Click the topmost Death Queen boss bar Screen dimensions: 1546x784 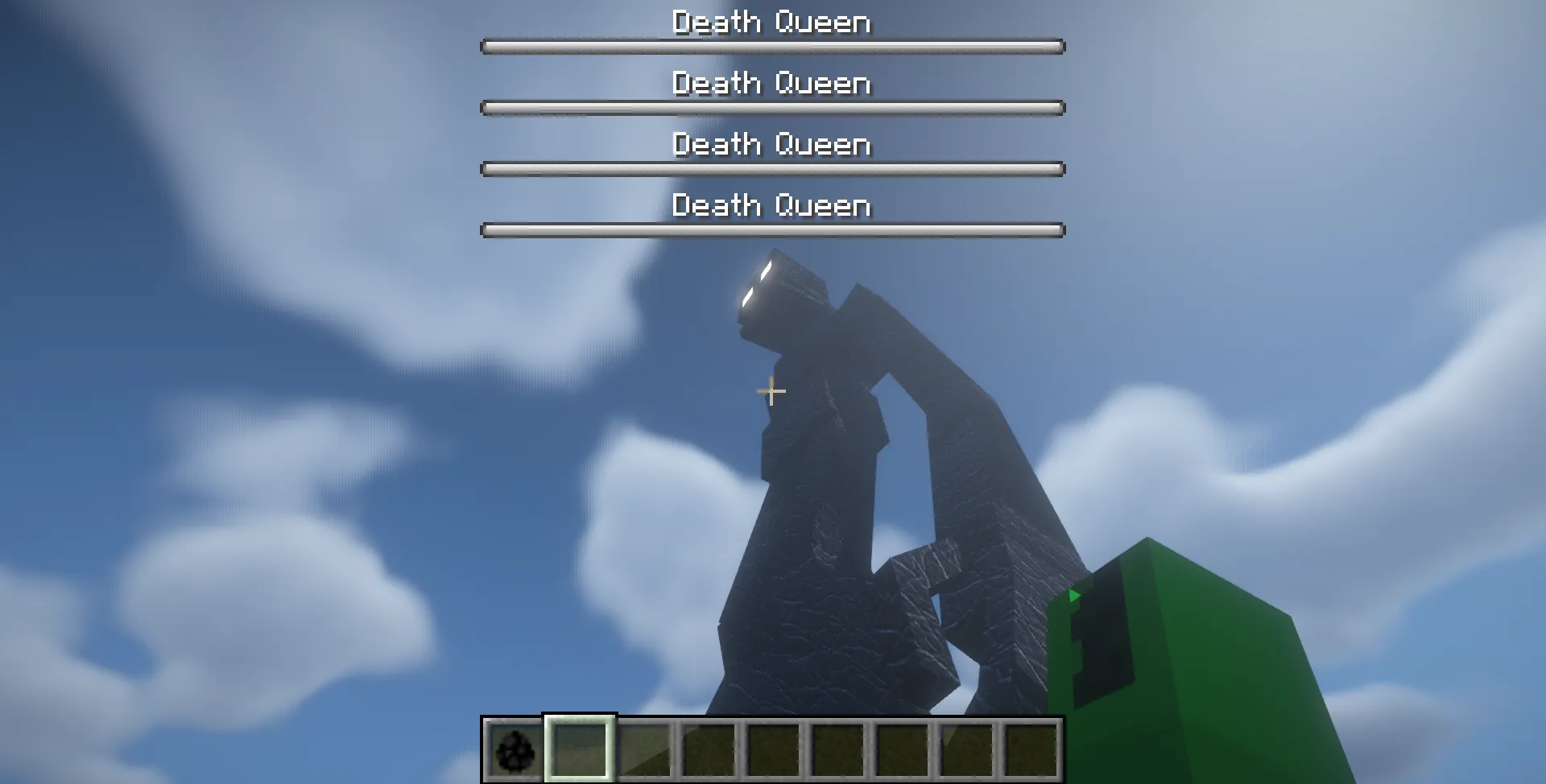771,47
